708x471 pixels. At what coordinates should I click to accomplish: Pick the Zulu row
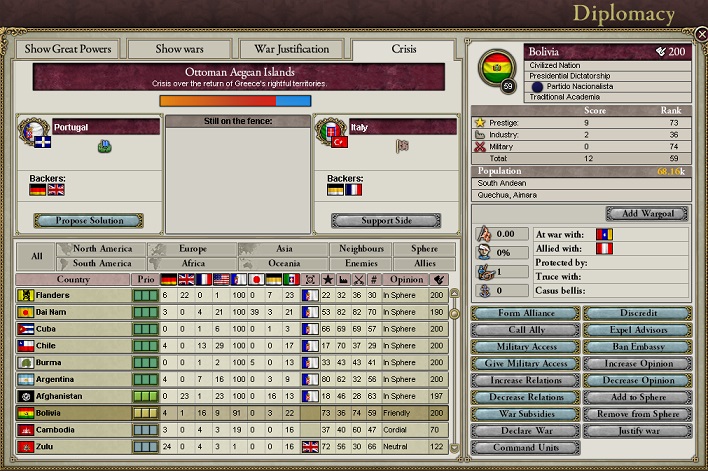(x=70, y=447)
